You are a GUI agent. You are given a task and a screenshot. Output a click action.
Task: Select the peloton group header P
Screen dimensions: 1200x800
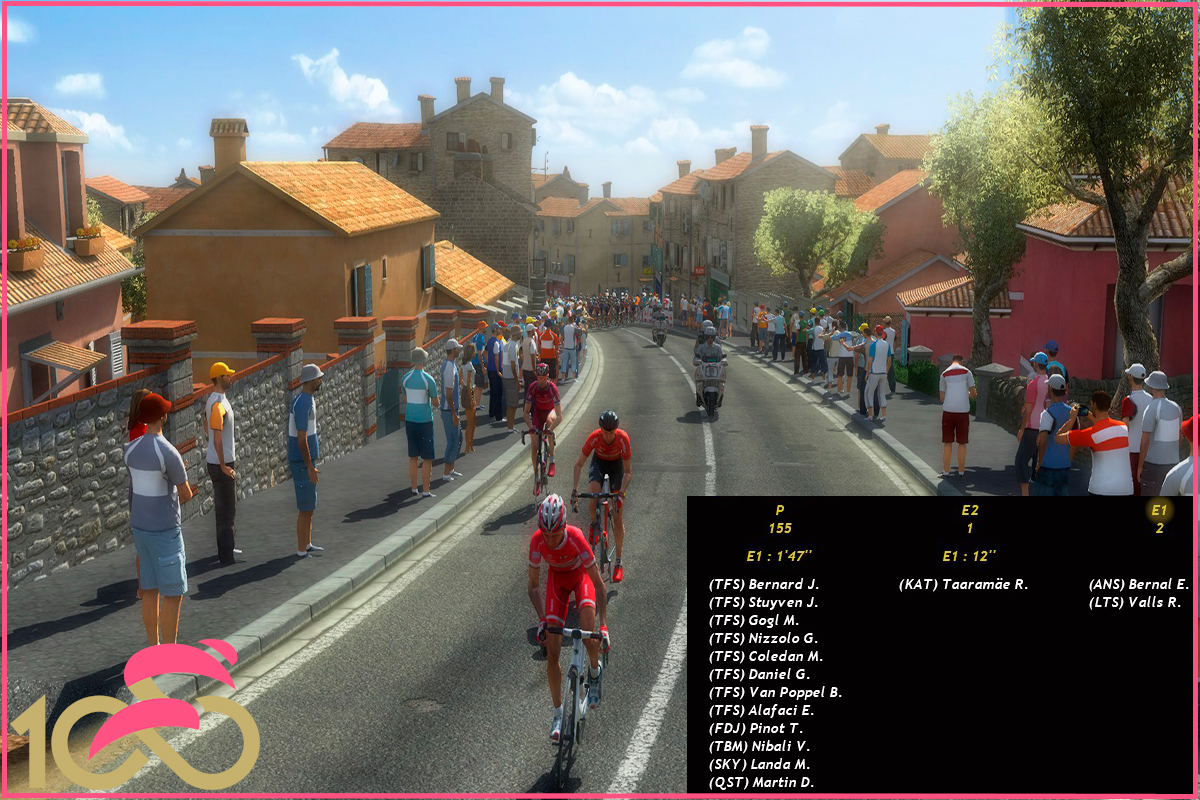tap(779, 510)
